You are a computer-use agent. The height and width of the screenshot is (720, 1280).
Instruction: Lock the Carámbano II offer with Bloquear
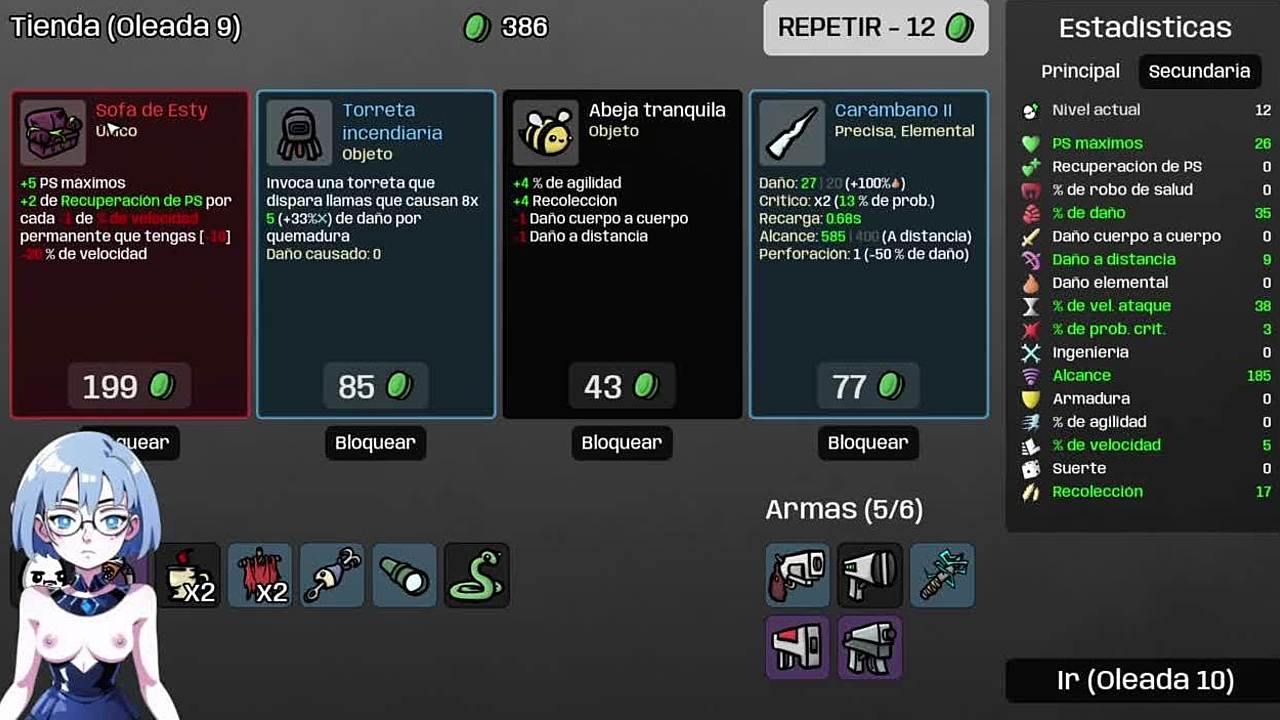pos(868,443)
